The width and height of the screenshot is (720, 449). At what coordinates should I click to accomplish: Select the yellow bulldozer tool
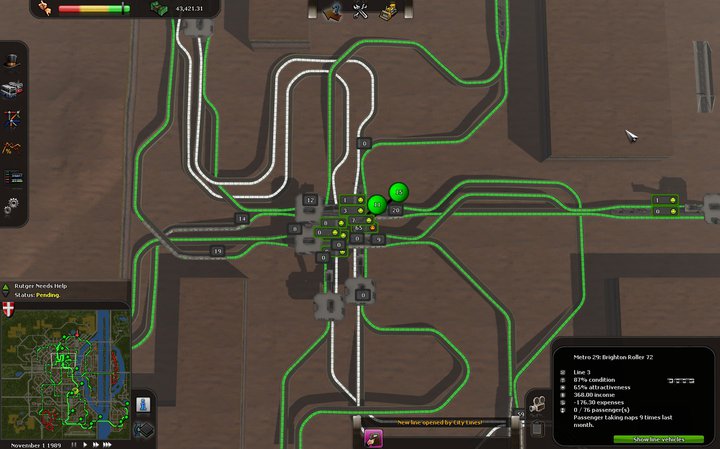390,12
